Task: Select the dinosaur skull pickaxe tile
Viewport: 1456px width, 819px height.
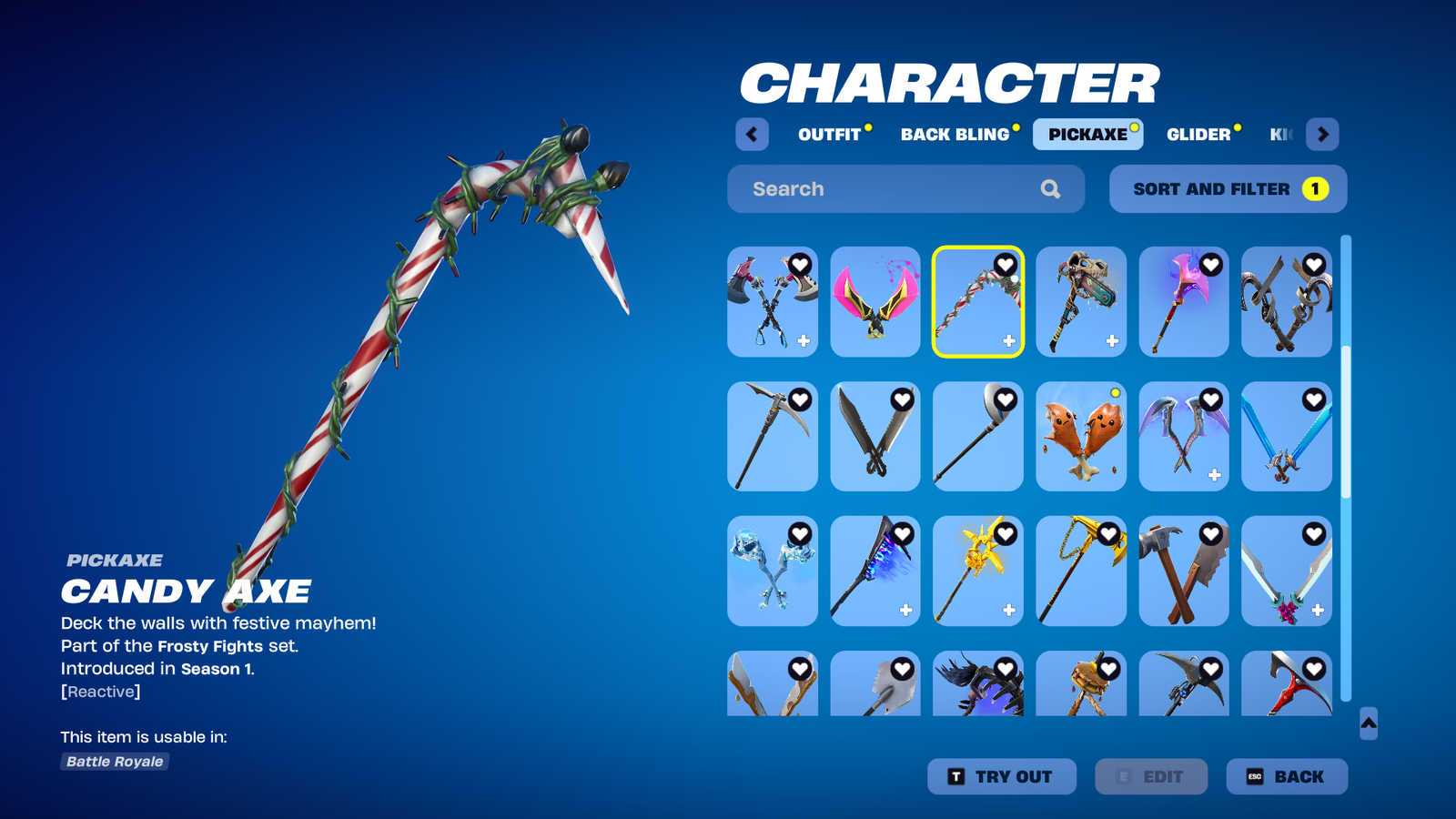Action: [1081, 302]
